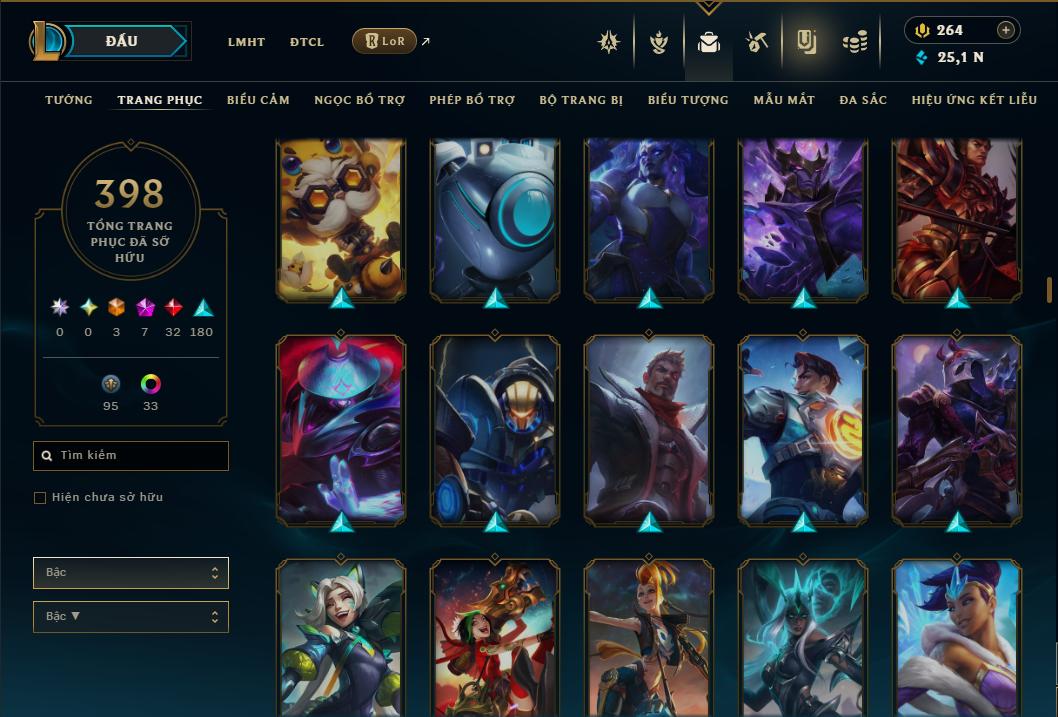Open the LoR external link
This screenshot has height=717, width=1058.
point(385,41)
